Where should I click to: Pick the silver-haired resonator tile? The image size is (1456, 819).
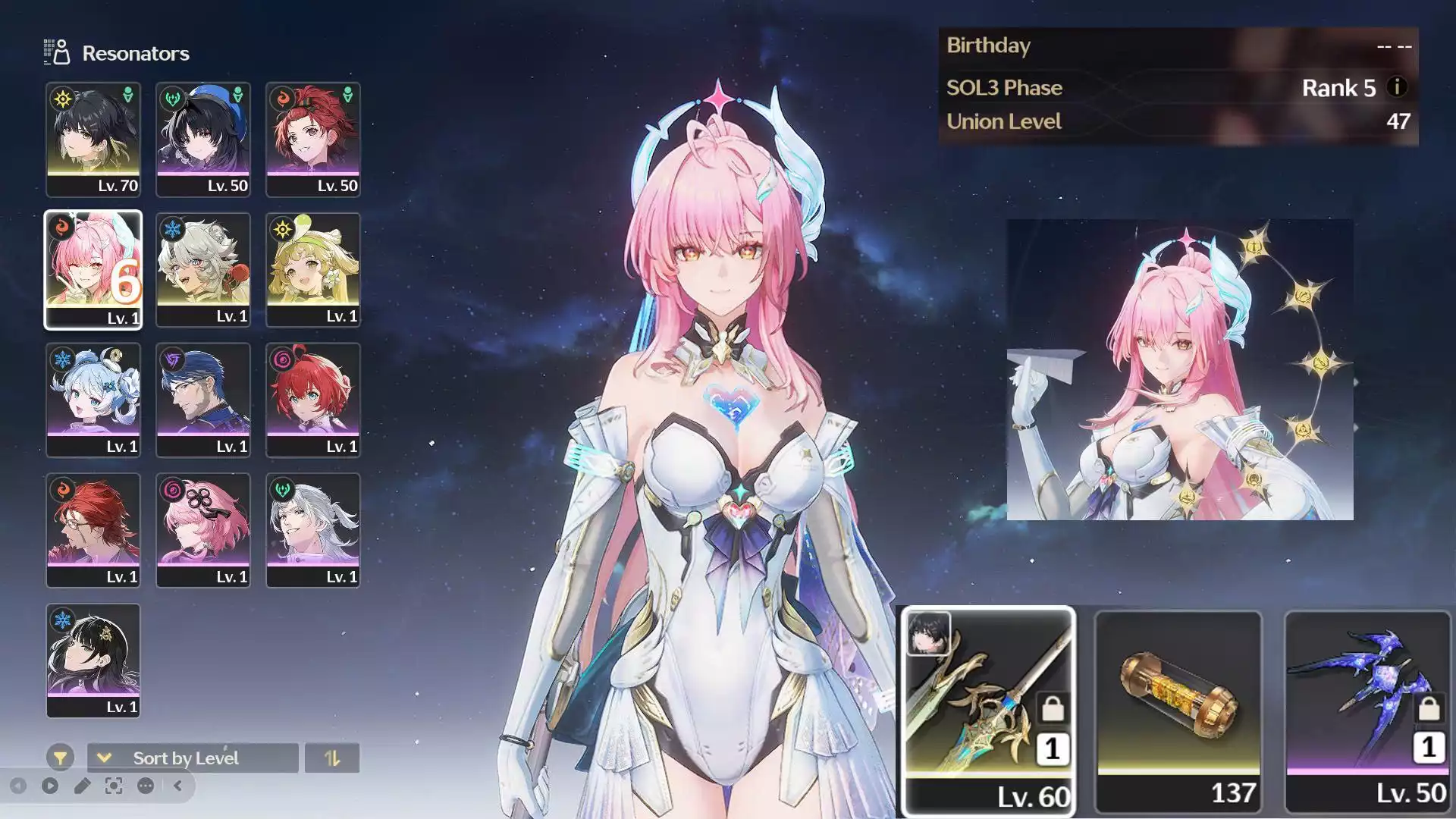pyautogui.click(x=313, y=531)
